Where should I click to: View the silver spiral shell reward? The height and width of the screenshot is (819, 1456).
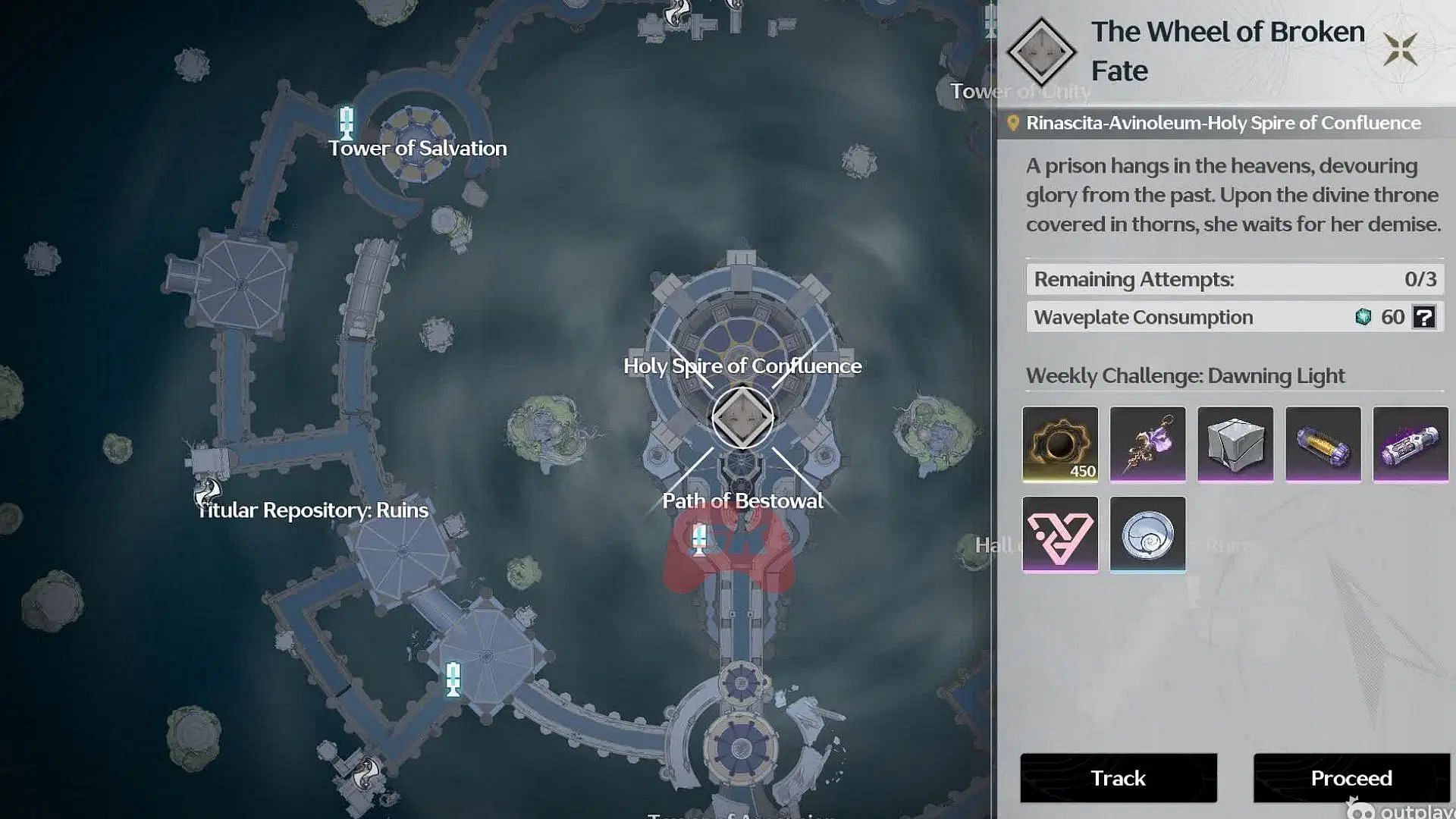point(1147,535)
